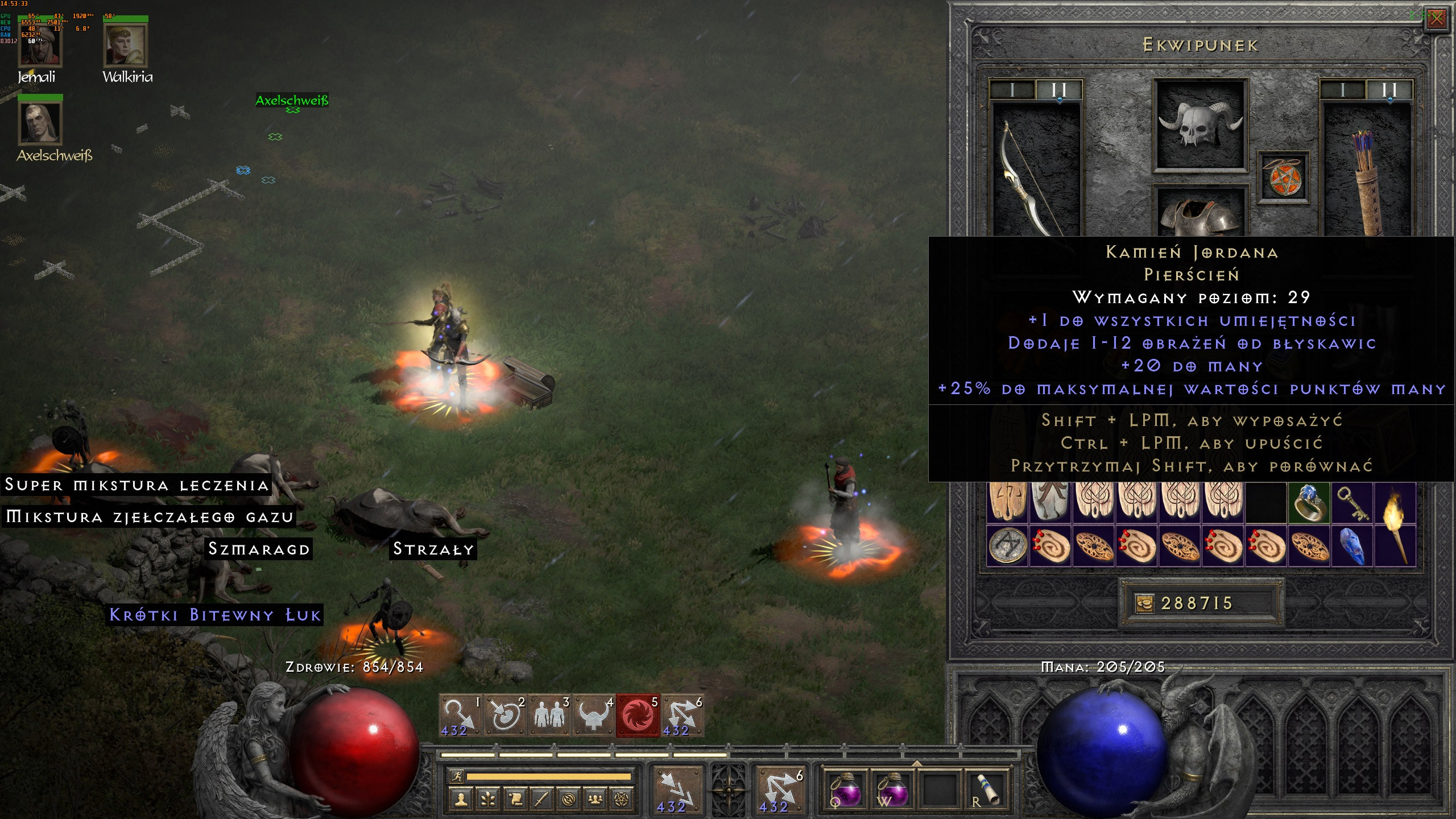Open the character sheet from the mini panel
The height and width of the screenshot is (819, 1456).
(461, 800)
